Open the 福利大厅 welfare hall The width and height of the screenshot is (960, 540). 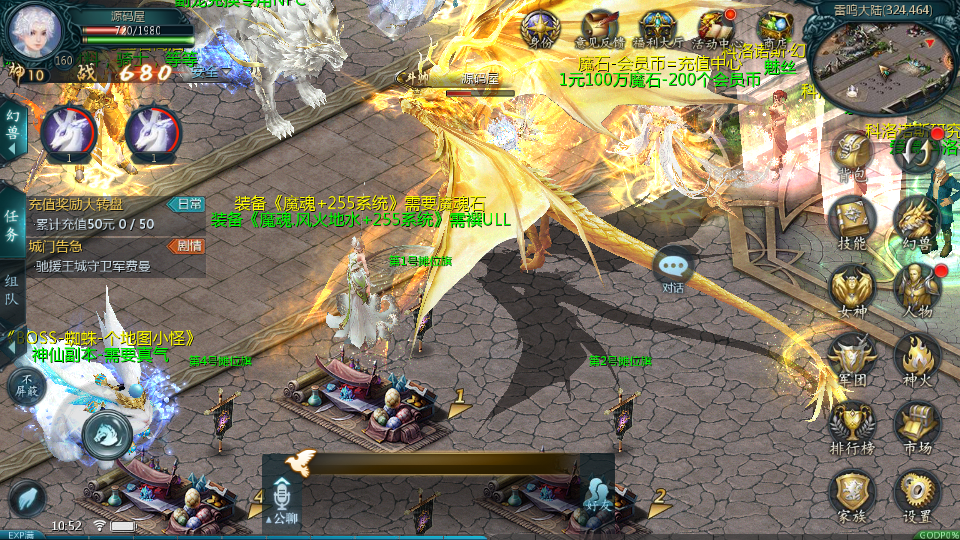[x=658, y=29]
